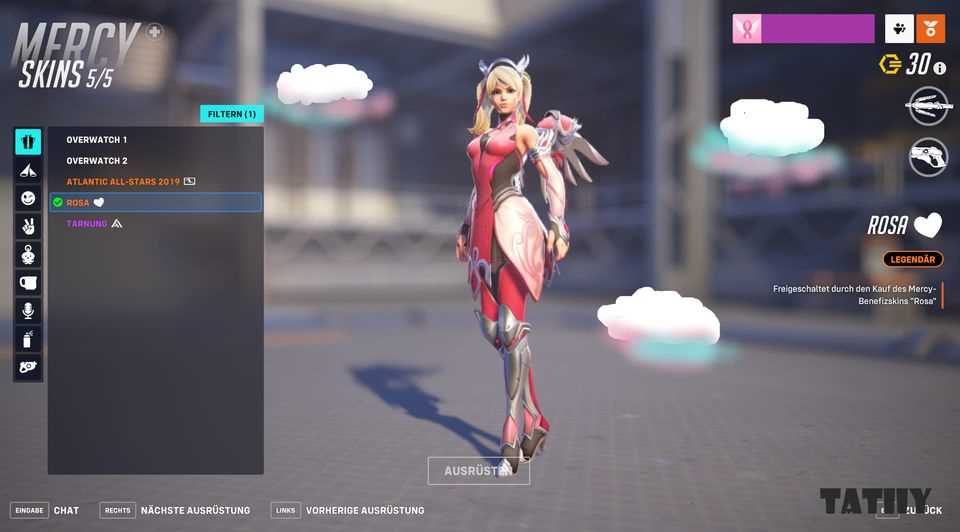The image size is (960, 532).
Task: Open the victory hand poses tab
Action: 28,226
